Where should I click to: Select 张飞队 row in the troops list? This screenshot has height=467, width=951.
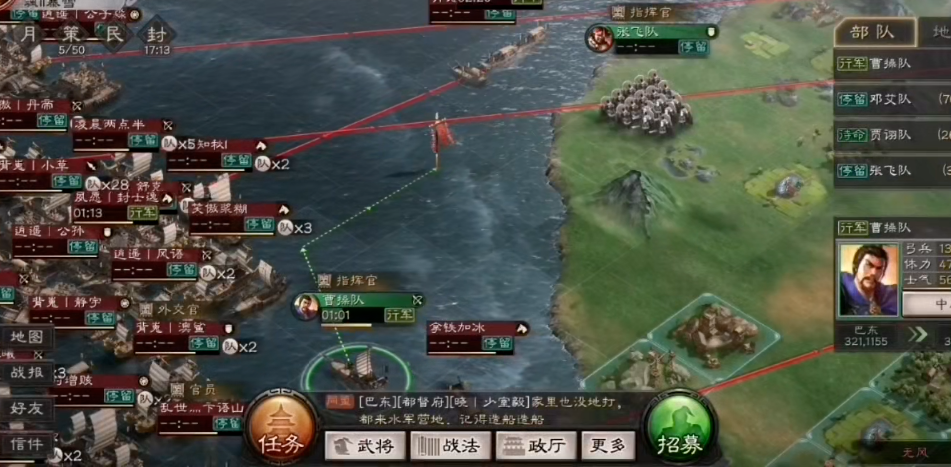pyautogui.click(x=895, y=170)
